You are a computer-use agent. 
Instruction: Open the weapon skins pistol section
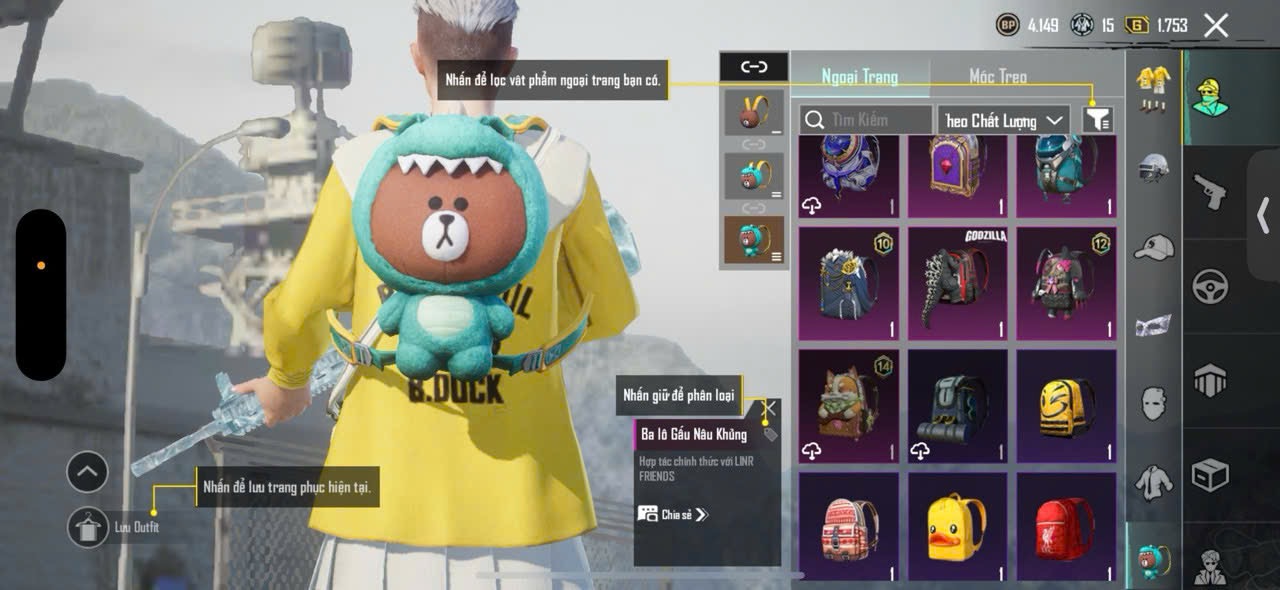click(1210, 190)
